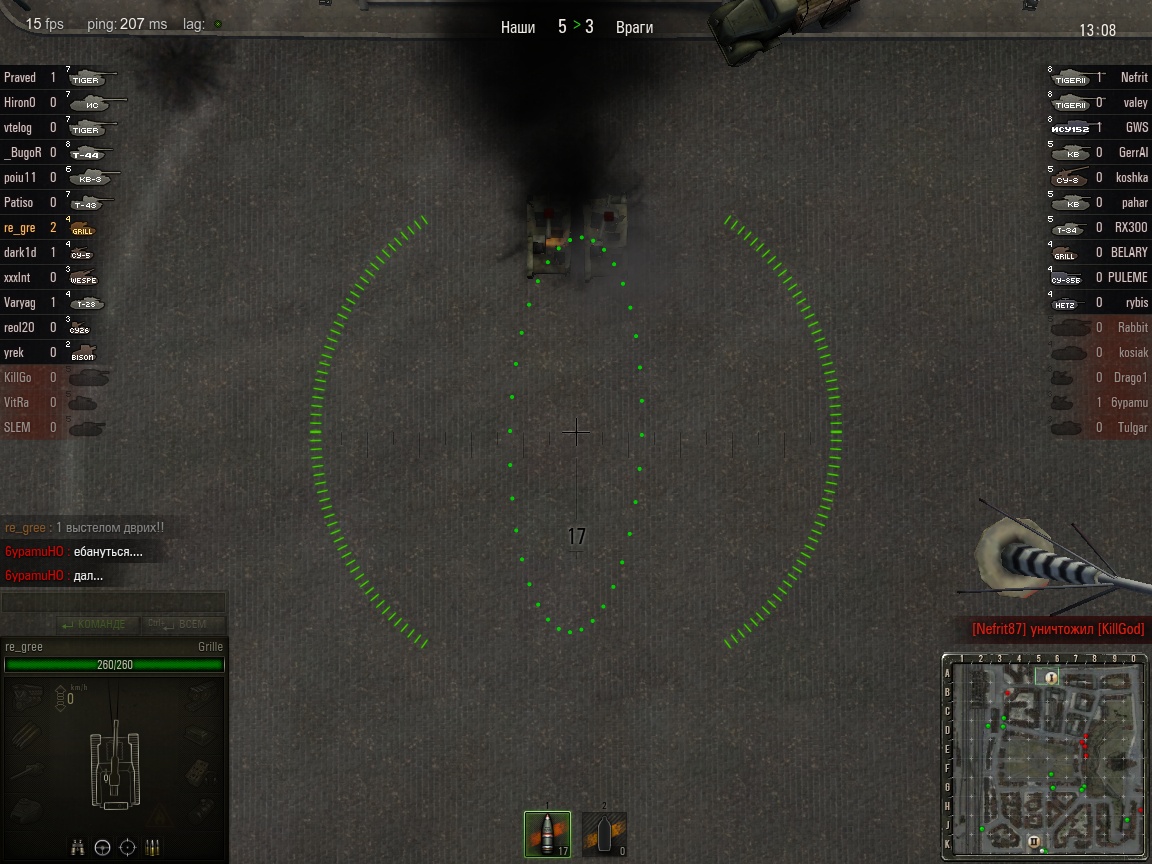Click the crosshair icon in damage panel

pyautogui.click(x=127, y=847)
